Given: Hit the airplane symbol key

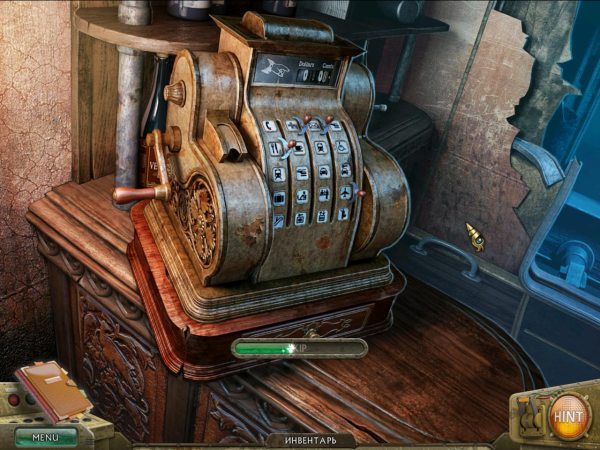Looking at the screenshot, I should [345, 192].
